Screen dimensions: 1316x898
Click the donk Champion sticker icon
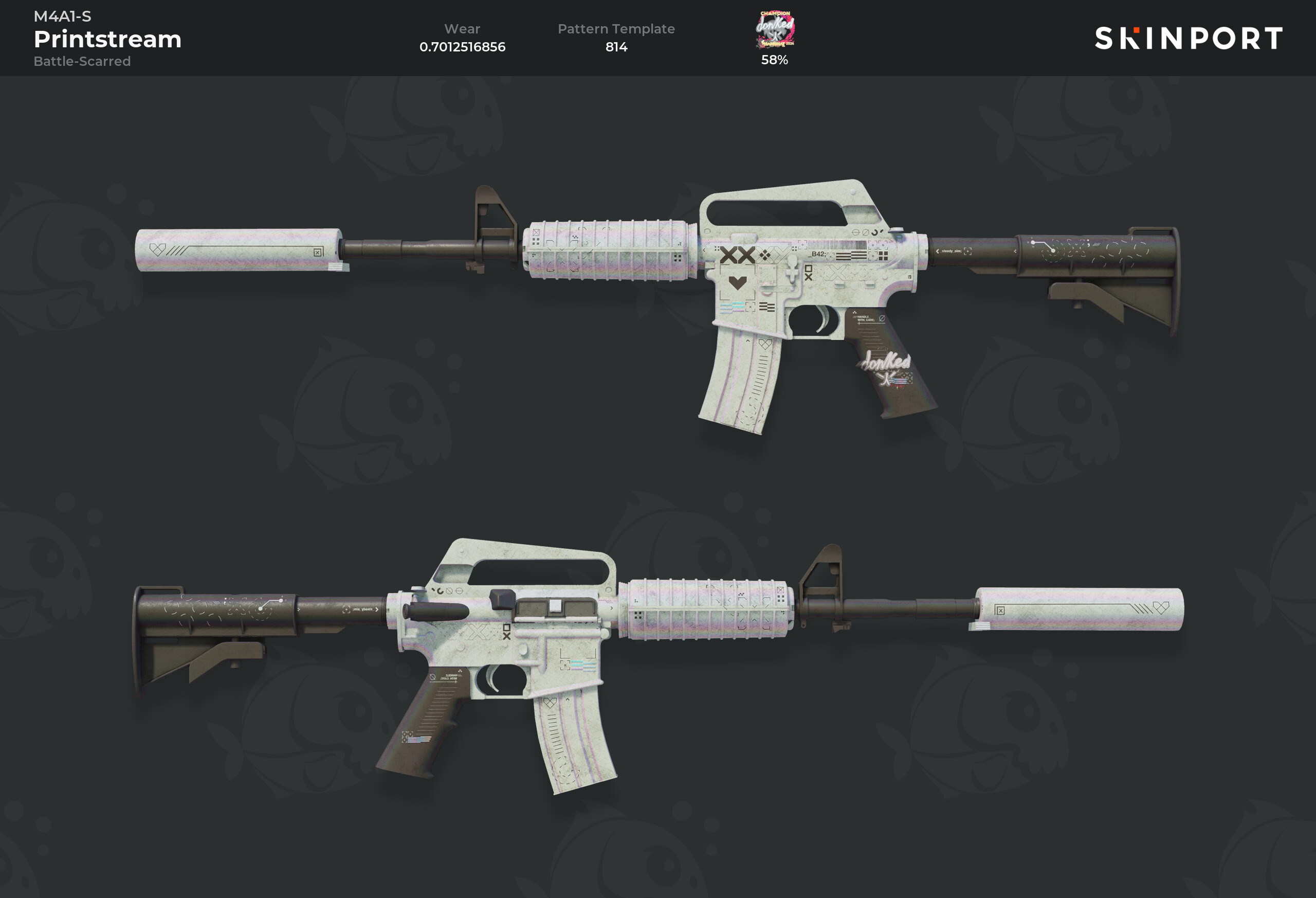[x=775, y=30]
